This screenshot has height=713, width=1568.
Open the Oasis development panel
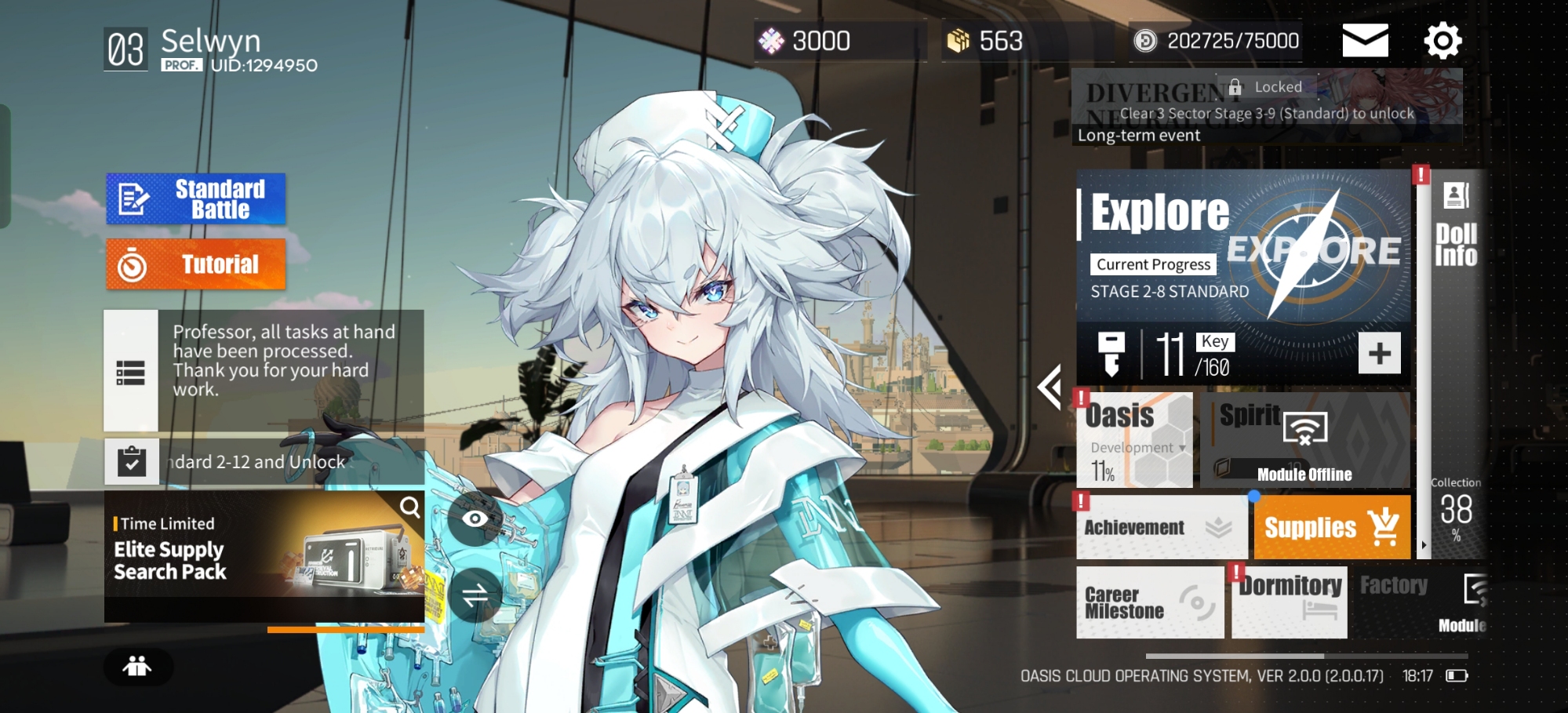click(1135, 441)
